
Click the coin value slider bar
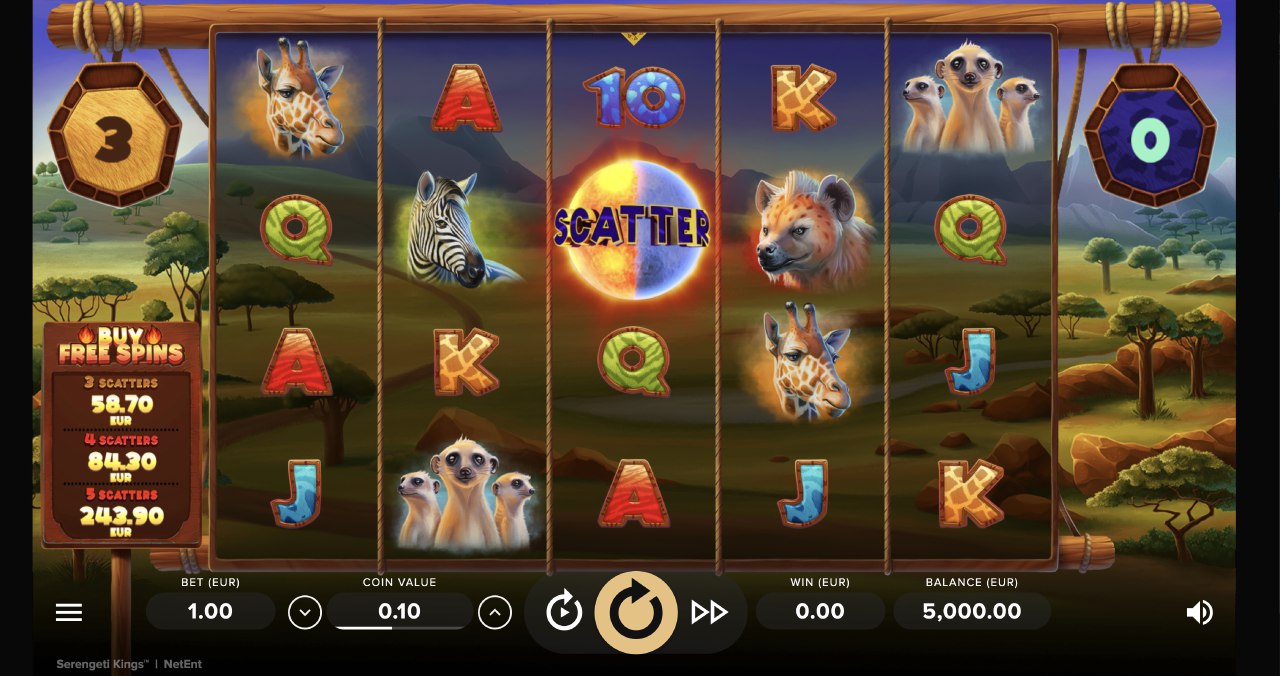(400, 627)
